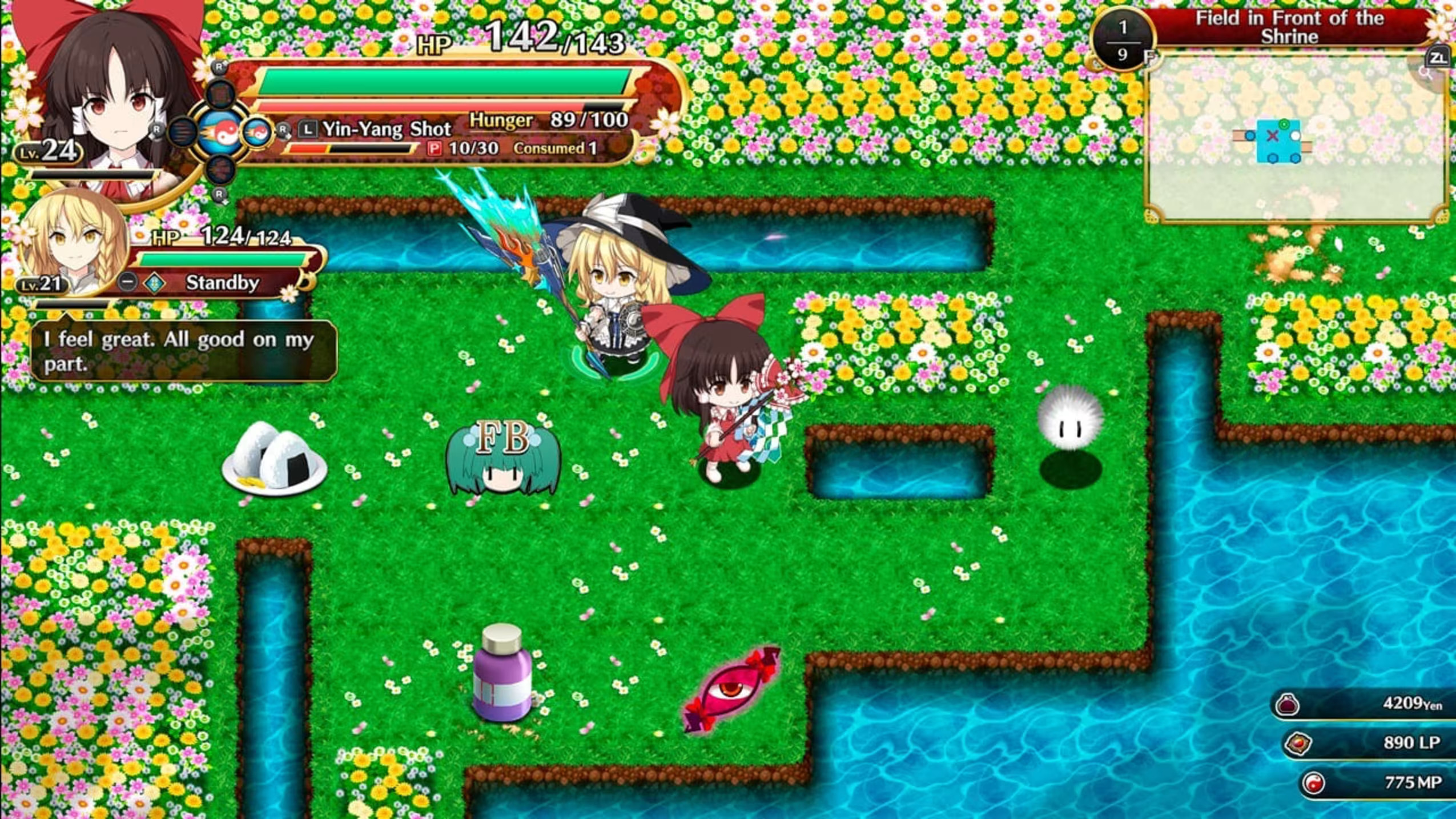Click the minimap magnifying glass zoom icon
This screenshot has height=819, width=1456.
(x=1426, y=73)
